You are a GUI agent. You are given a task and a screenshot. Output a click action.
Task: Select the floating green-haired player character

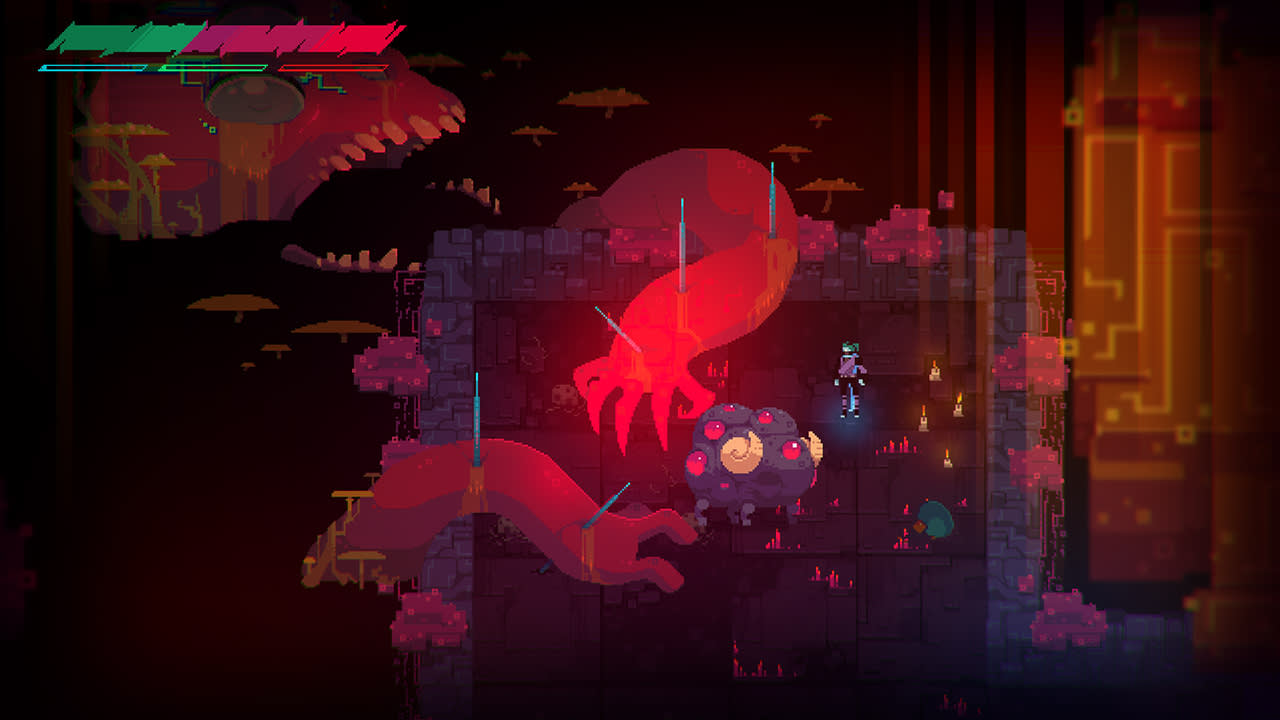coord(847,380)
